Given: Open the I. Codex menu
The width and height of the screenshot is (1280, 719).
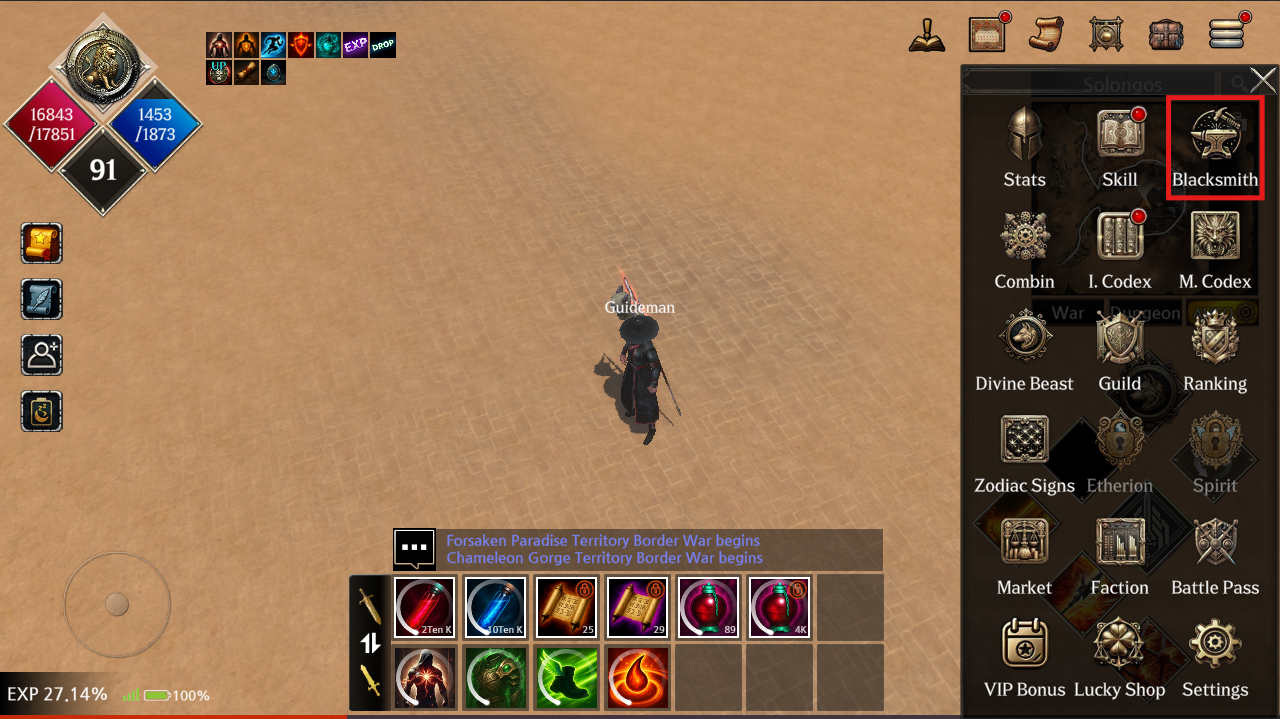Looking at the screenshot, I should [x=1119, y=248].
